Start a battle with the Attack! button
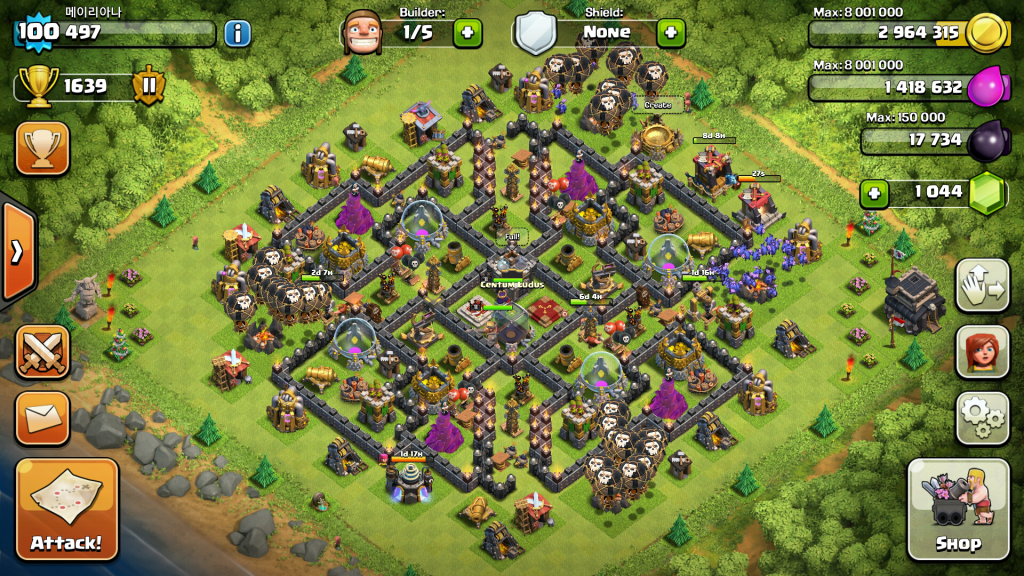The width and height of the screenshot is (1024, 576). 66,509
